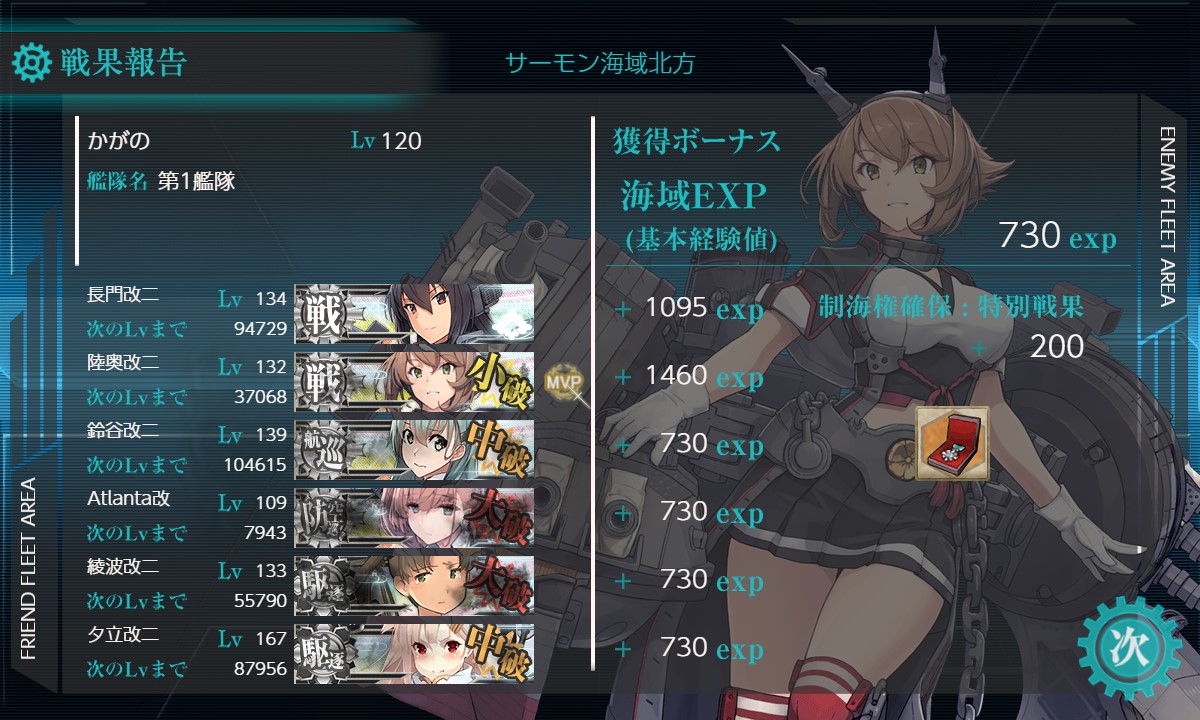Select the 鈴谷改二 ship banner
1200x720 pixels.
(414, 448)
